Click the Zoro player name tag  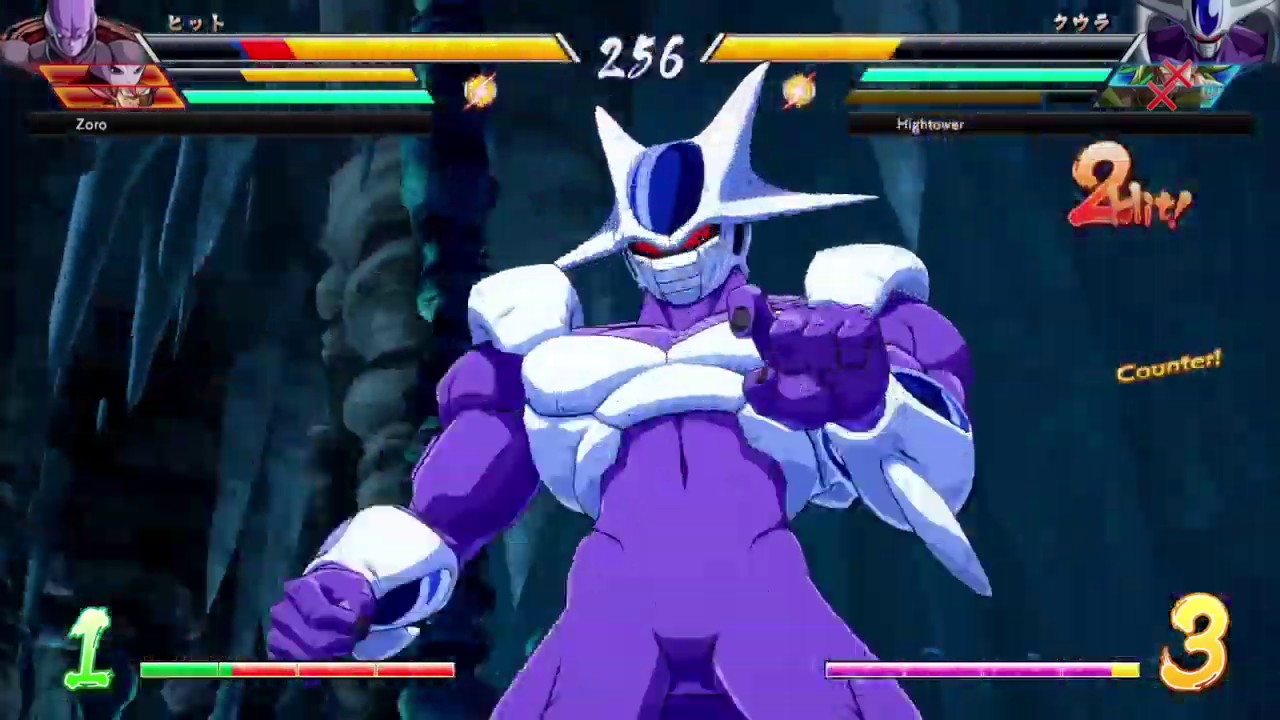[91, 124]
